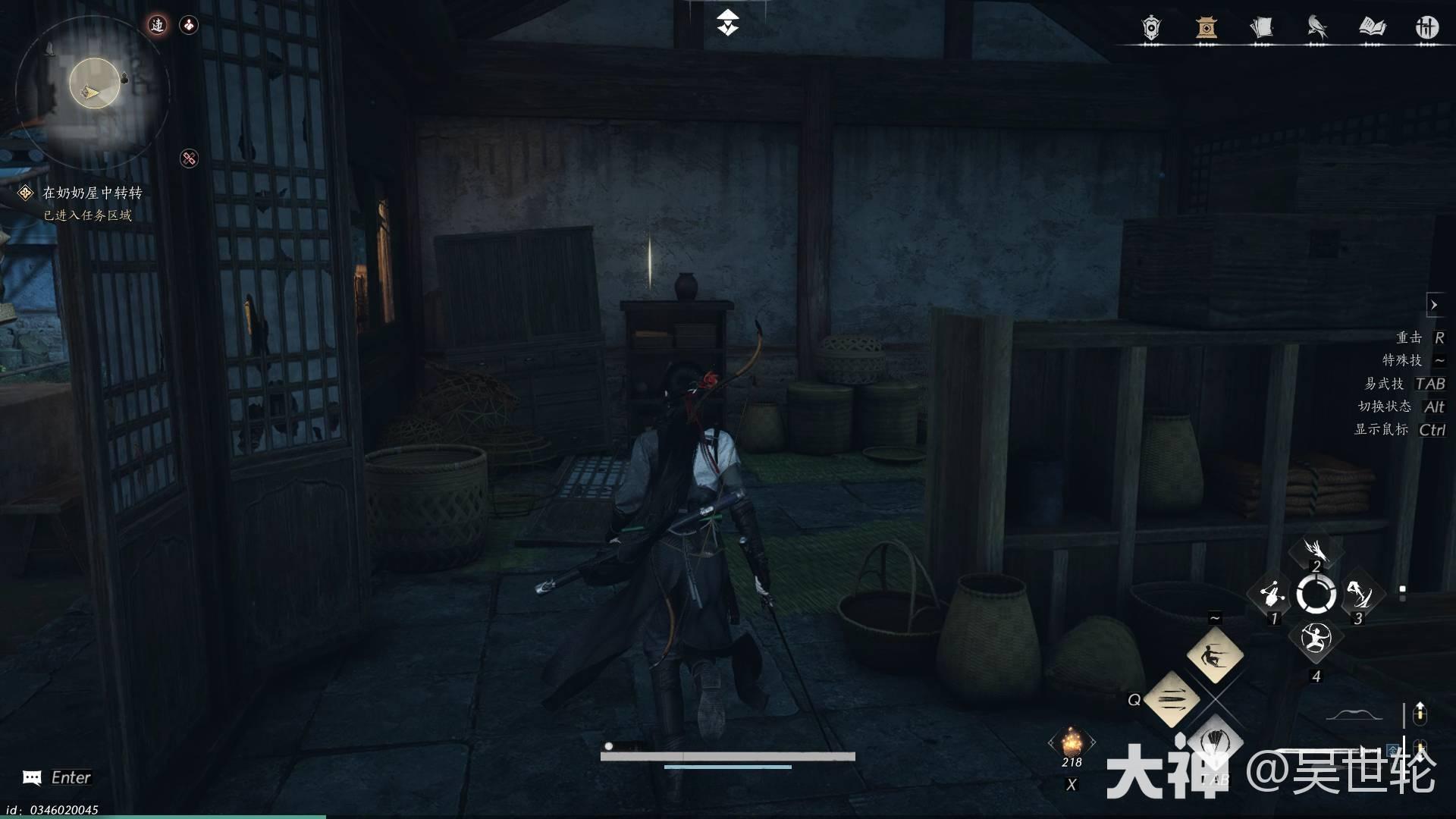Select the 在奶奶屋中转转 quest tracker
This screenshot has width=1456, height=819.
(91, 193)
